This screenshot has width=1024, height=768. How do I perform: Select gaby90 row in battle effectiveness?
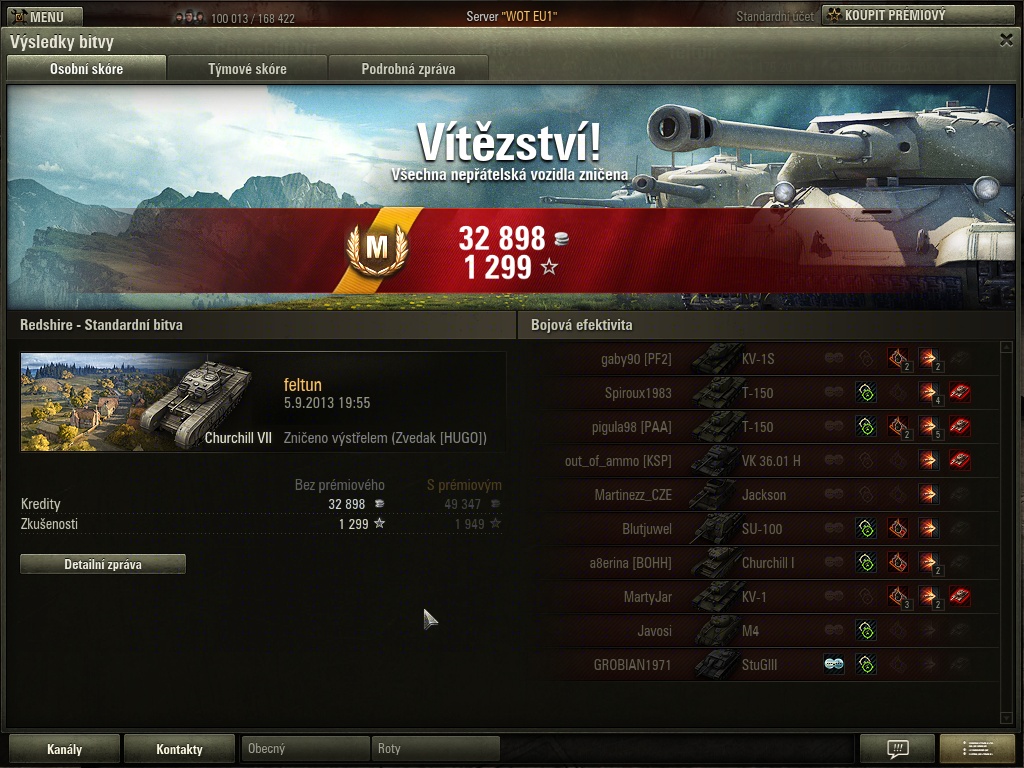pyautogui.click(x=760, y=359)
